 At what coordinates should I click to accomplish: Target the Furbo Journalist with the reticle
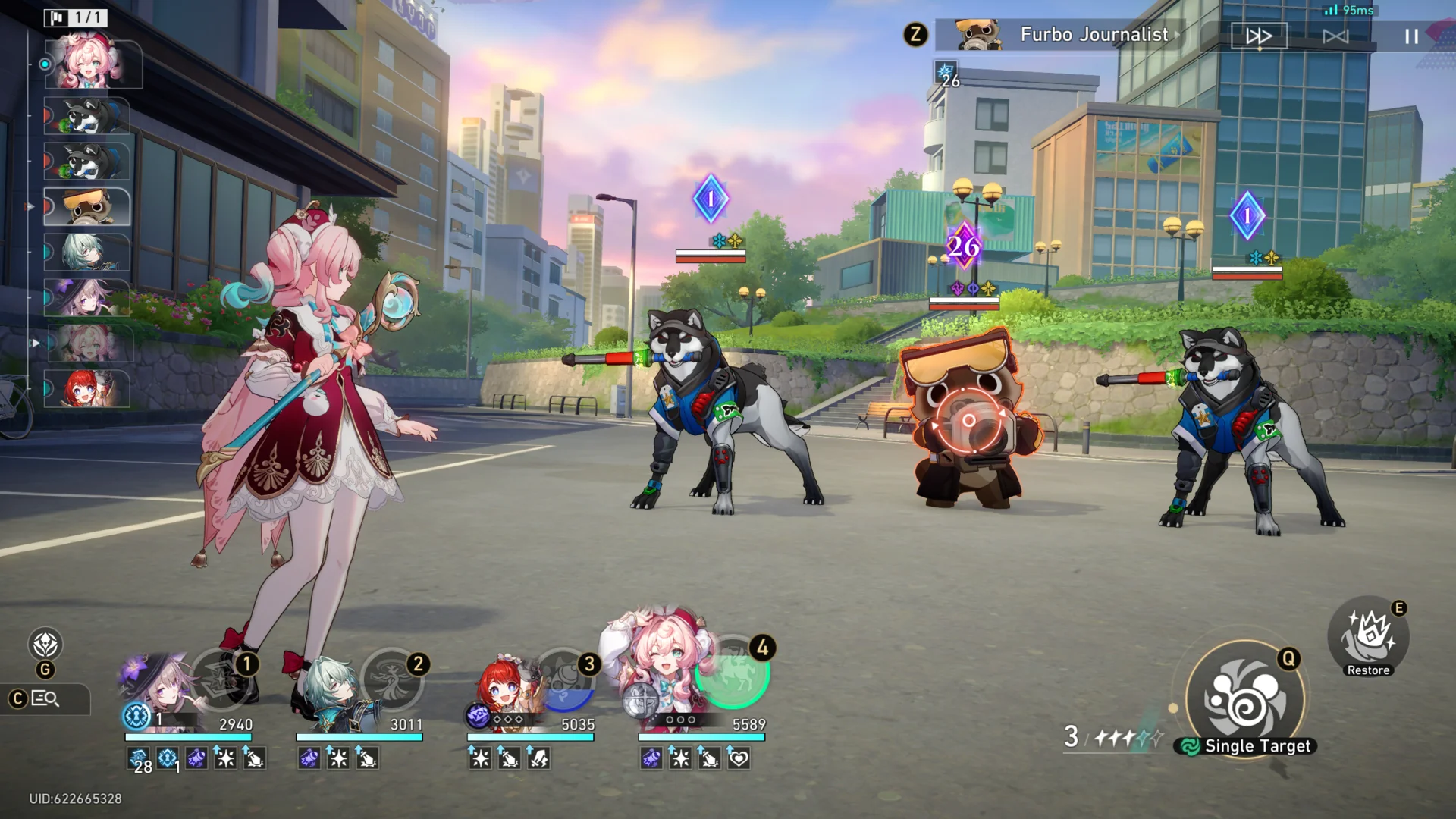(968, 421)
